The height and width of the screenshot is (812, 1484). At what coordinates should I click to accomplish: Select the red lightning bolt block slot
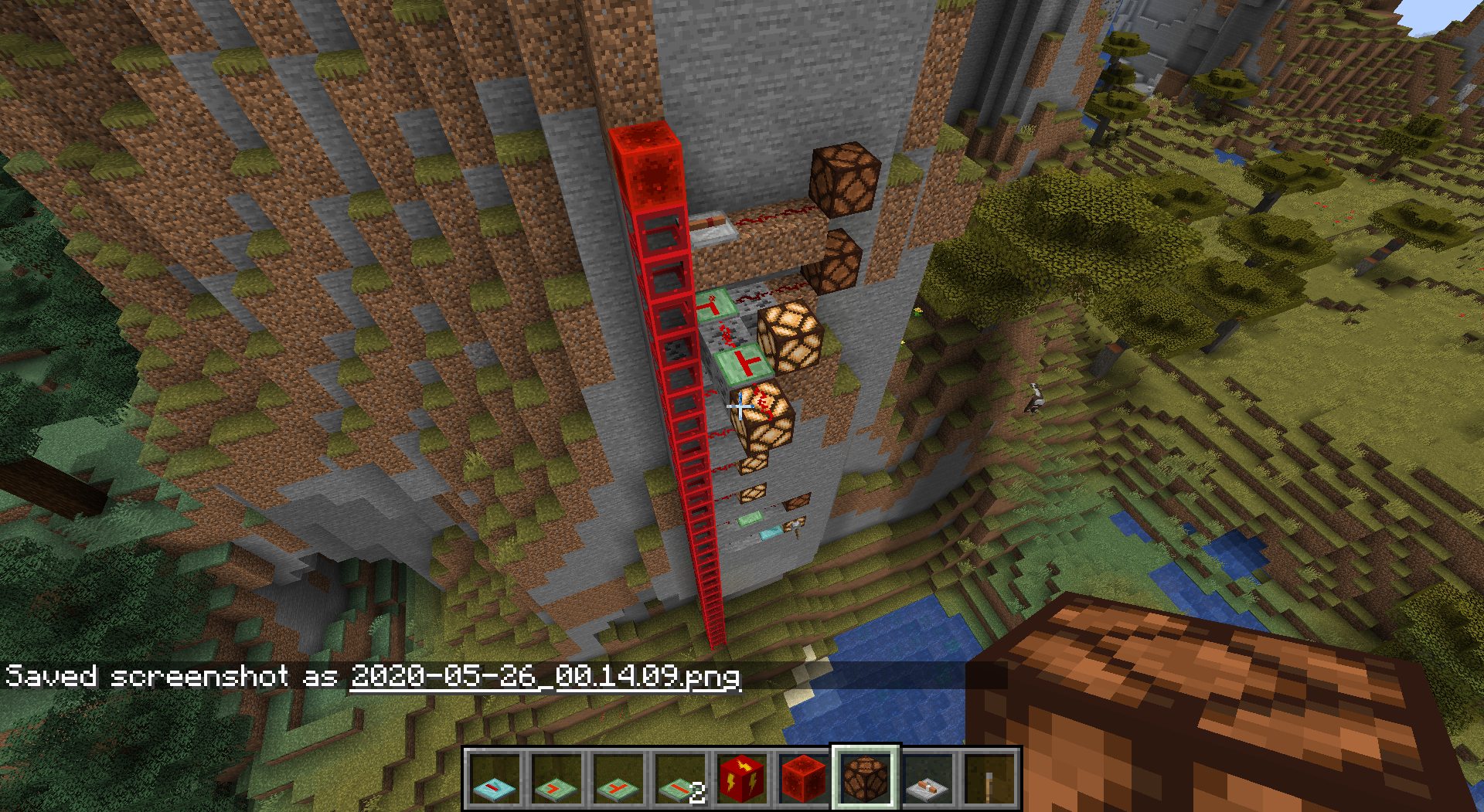pyautogui.click(x=742, y=779)
